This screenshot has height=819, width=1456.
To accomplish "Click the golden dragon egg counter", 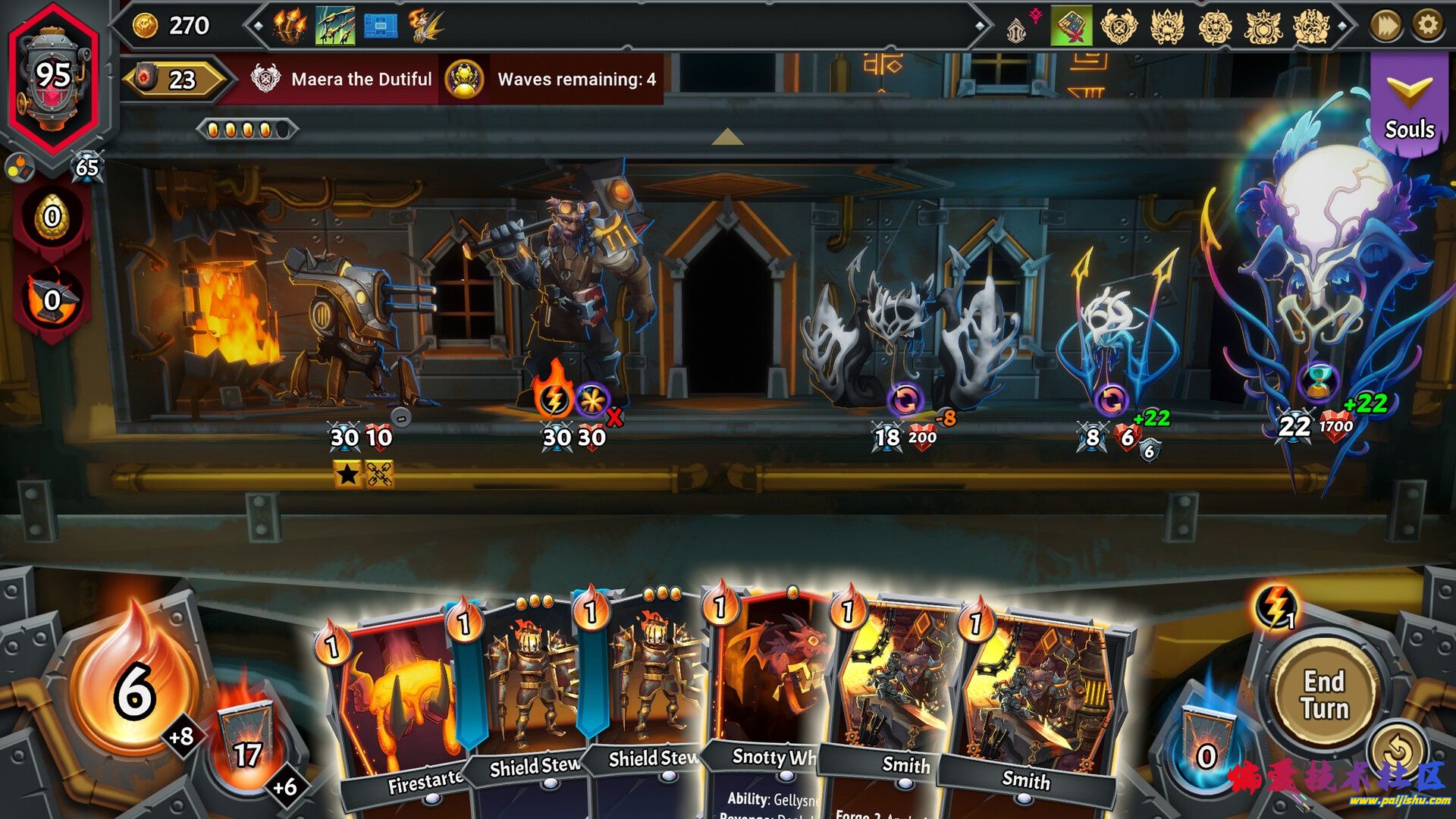I will (x=52, y=218).
